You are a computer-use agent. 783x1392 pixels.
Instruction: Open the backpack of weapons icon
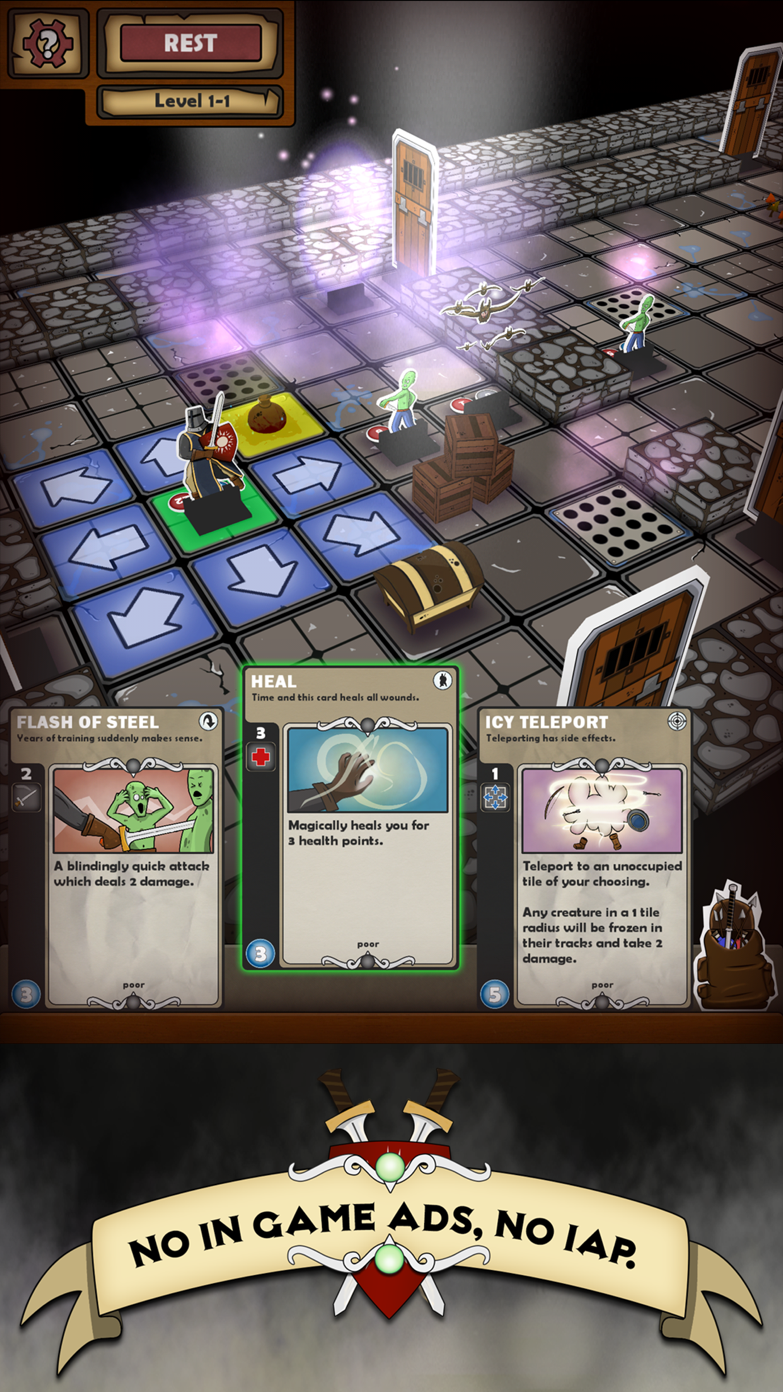(736, 948)
